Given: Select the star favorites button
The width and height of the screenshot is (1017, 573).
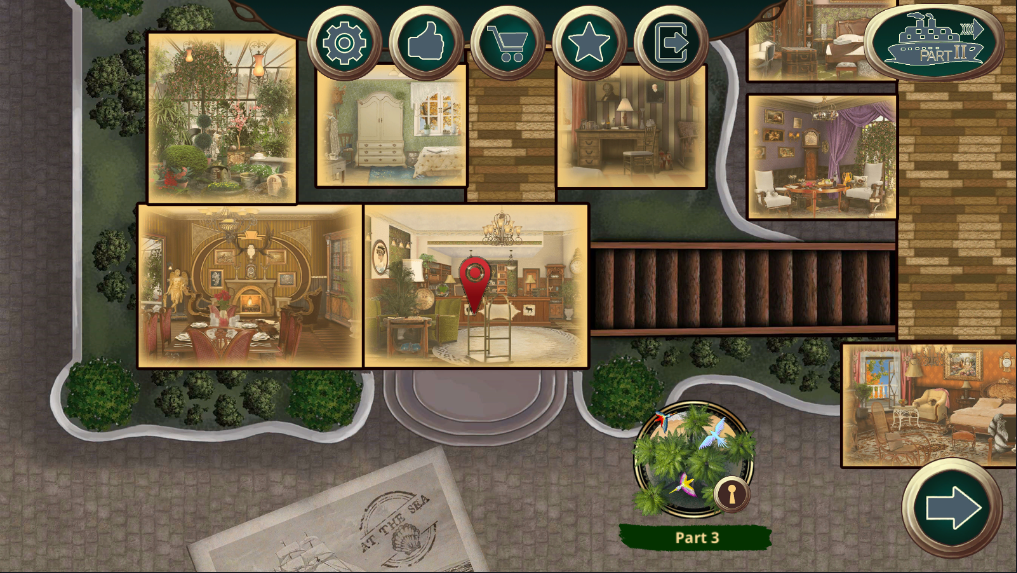Looking at the screenshot, I should (x=589, y=43).
